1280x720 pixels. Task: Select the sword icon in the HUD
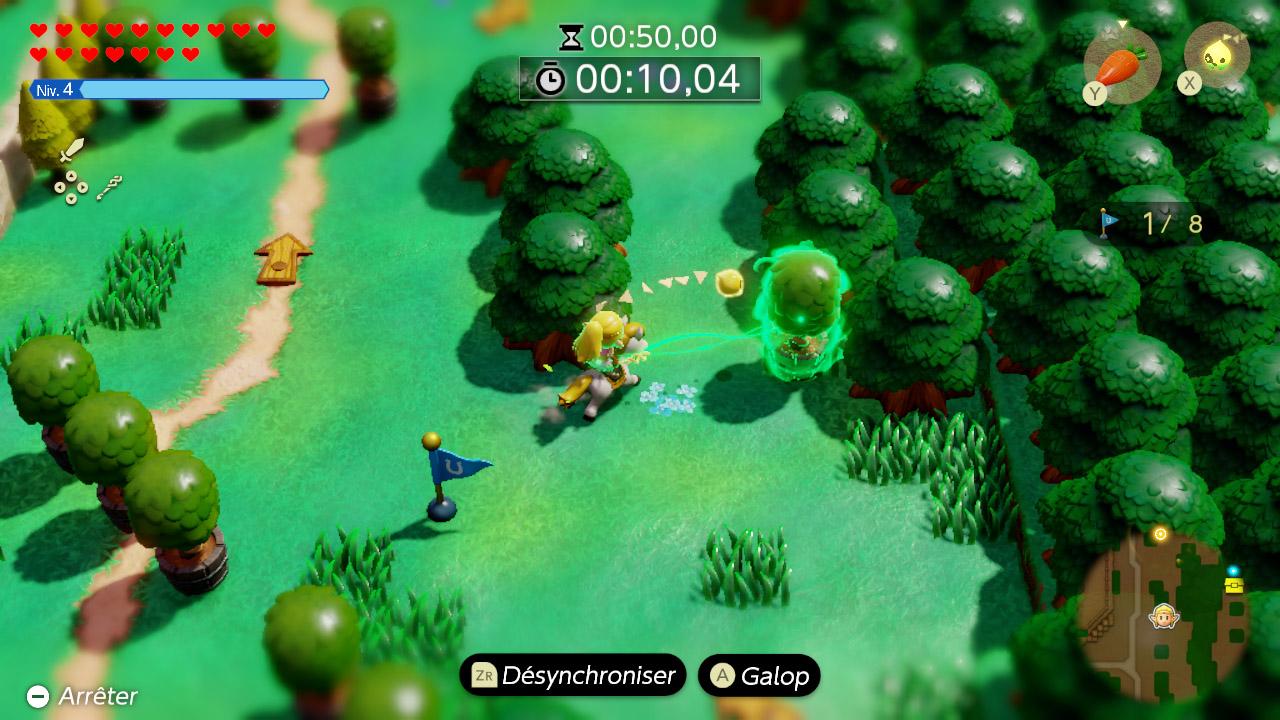pyautogui.click(x=71, y=152)
